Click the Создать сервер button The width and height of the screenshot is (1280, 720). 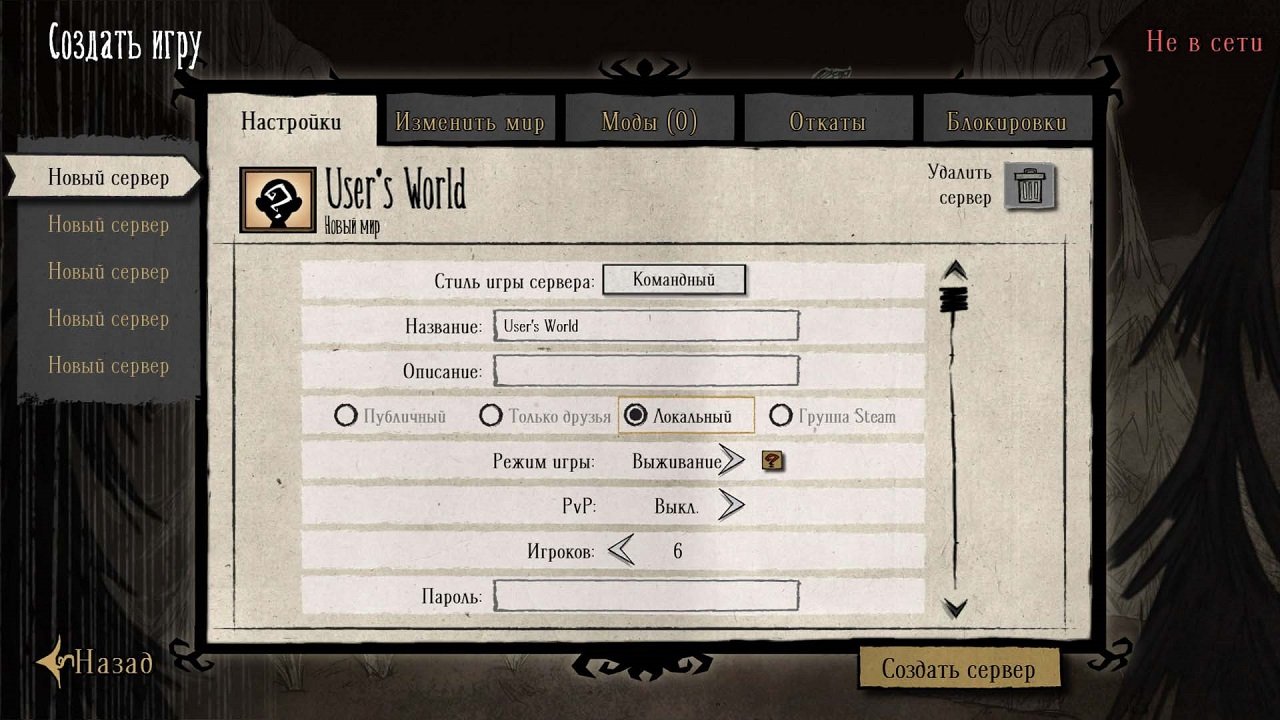tap(959, 668)
